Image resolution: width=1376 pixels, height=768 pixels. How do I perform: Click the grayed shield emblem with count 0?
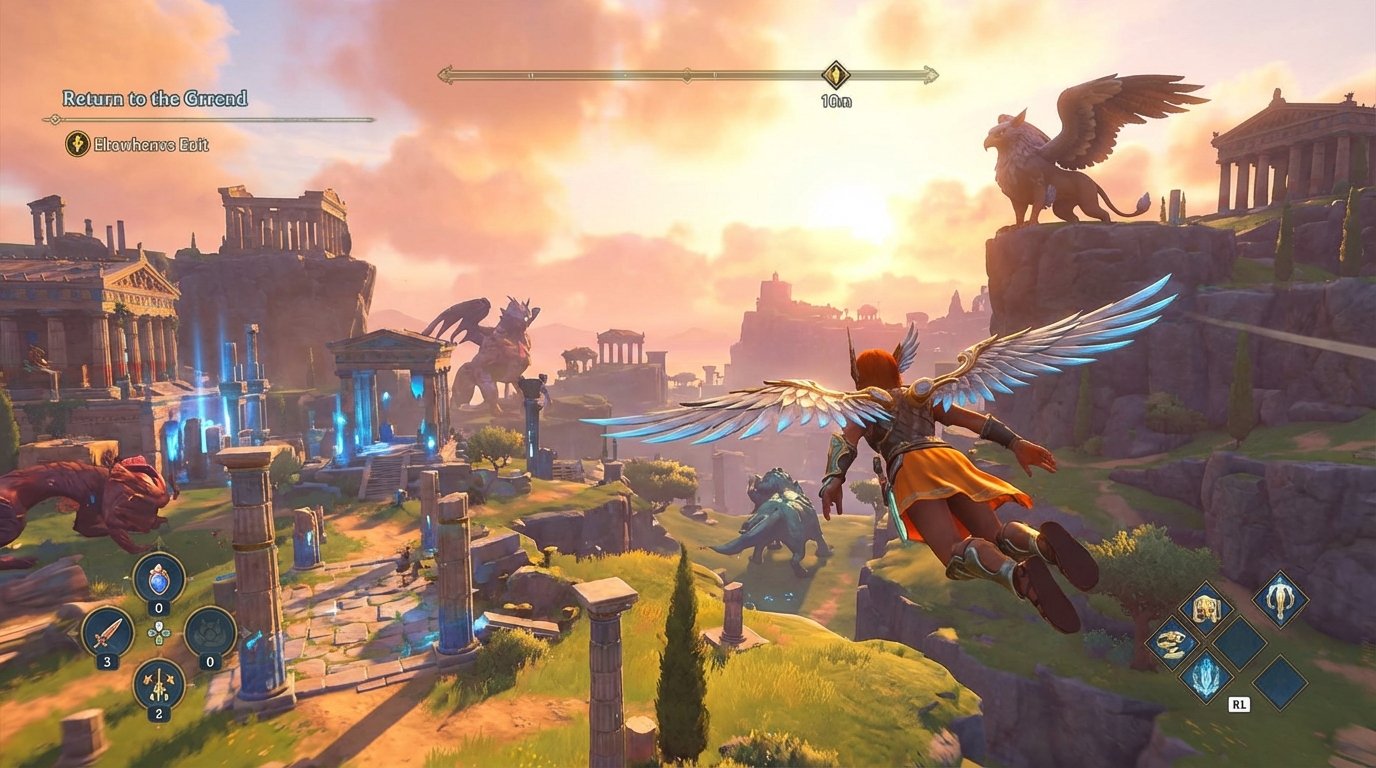[x=211, y=632]
